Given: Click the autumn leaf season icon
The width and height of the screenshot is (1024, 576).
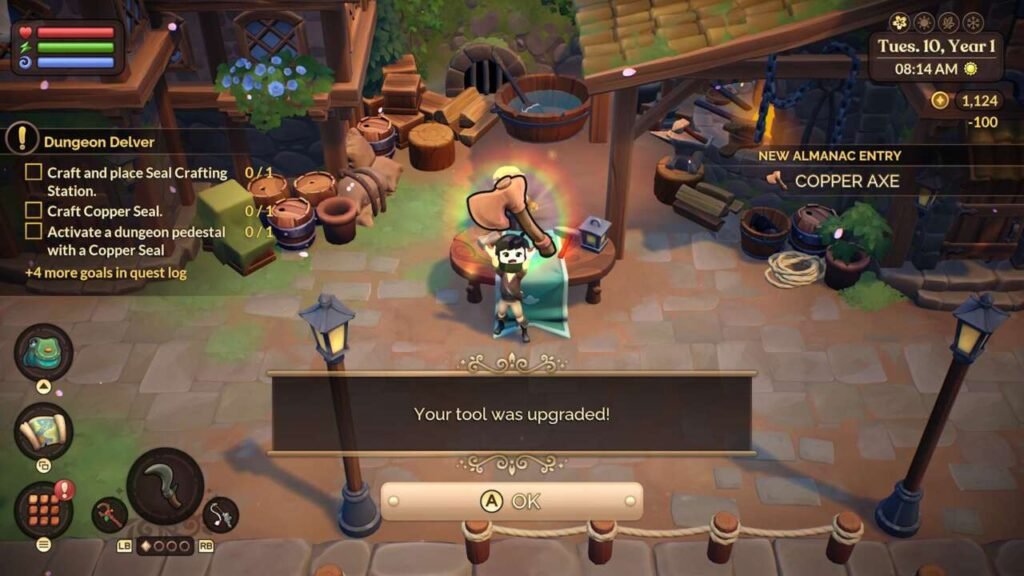Looking at the screenshot, I should [x=948, y=22].
